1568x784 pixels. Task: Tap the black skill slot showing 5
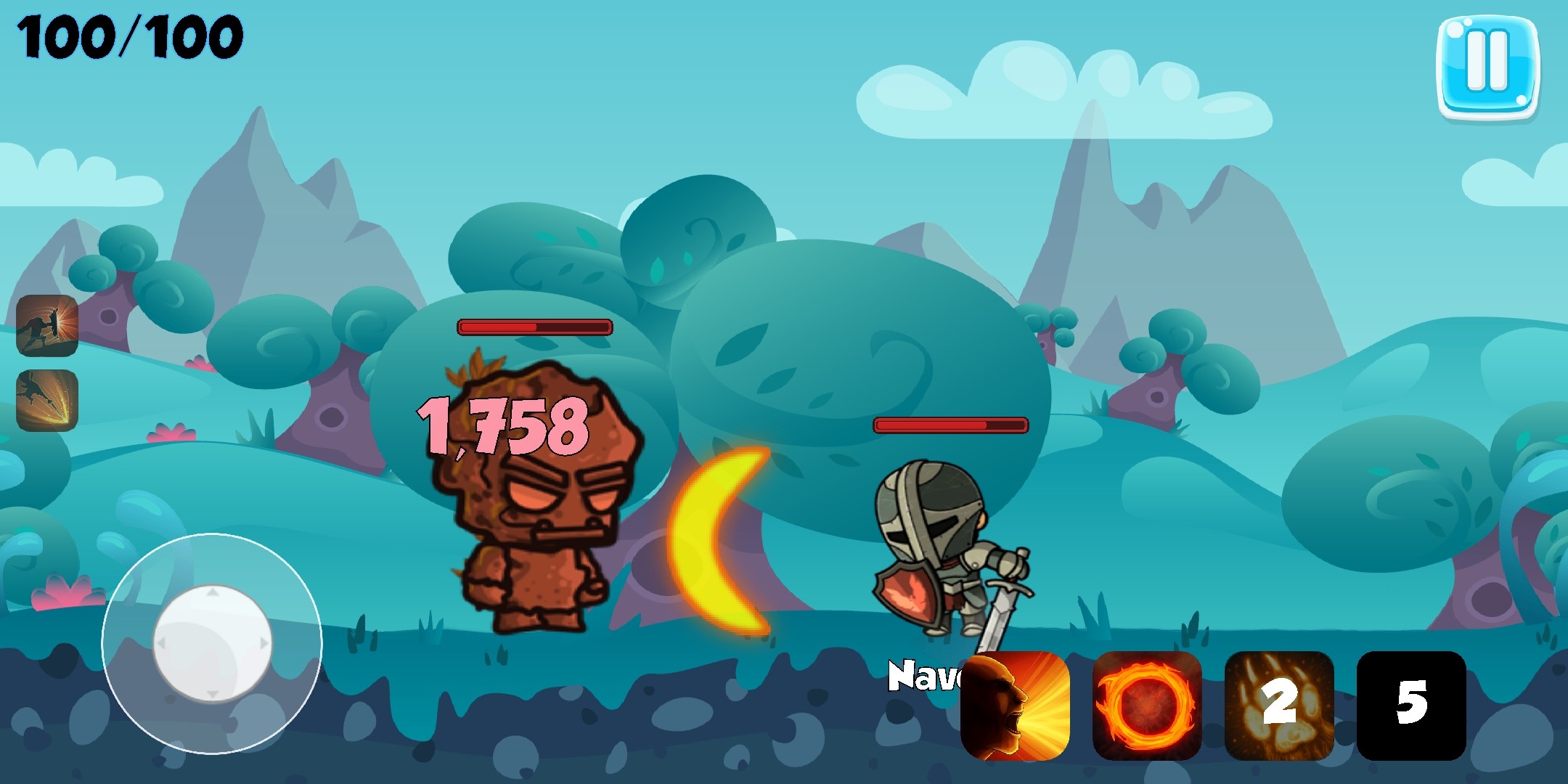1410,706
